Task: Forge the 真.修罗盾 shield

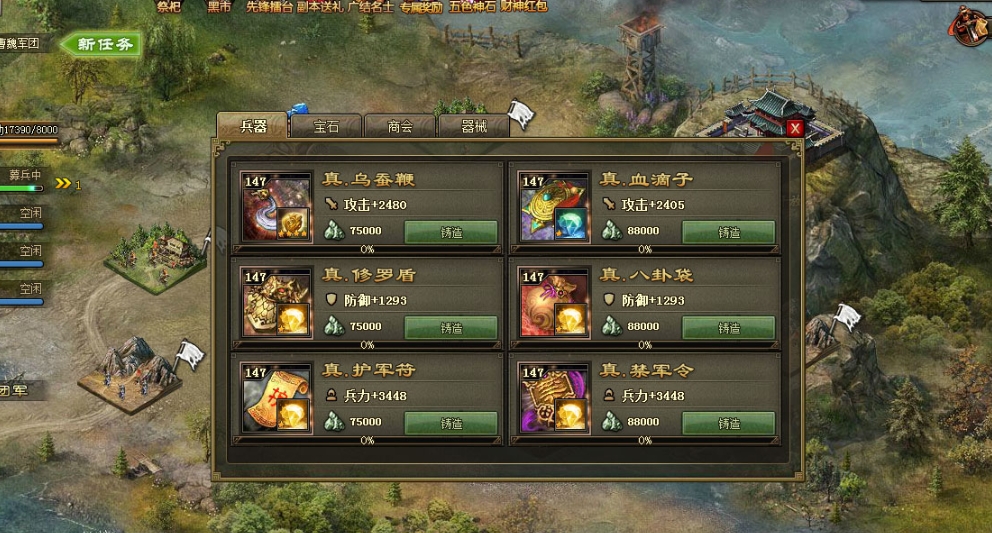Action: [x=451, y=327]
